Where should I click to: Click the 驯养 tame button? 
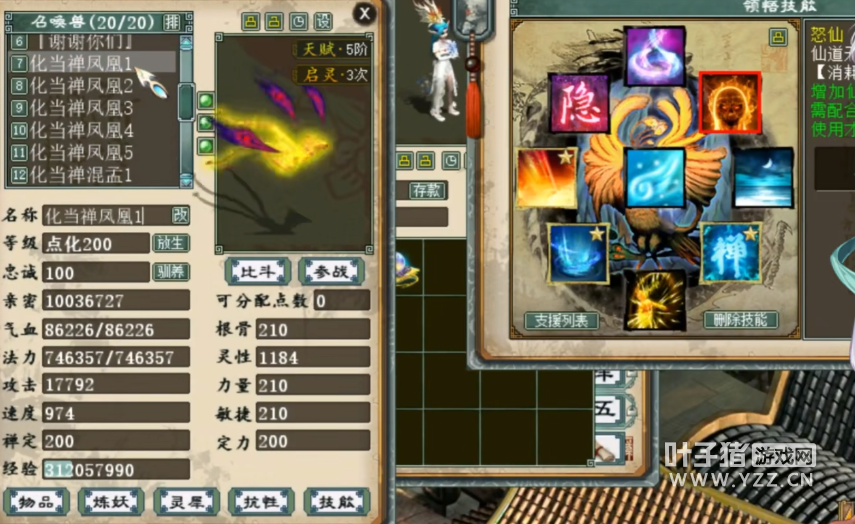(170, 272)
